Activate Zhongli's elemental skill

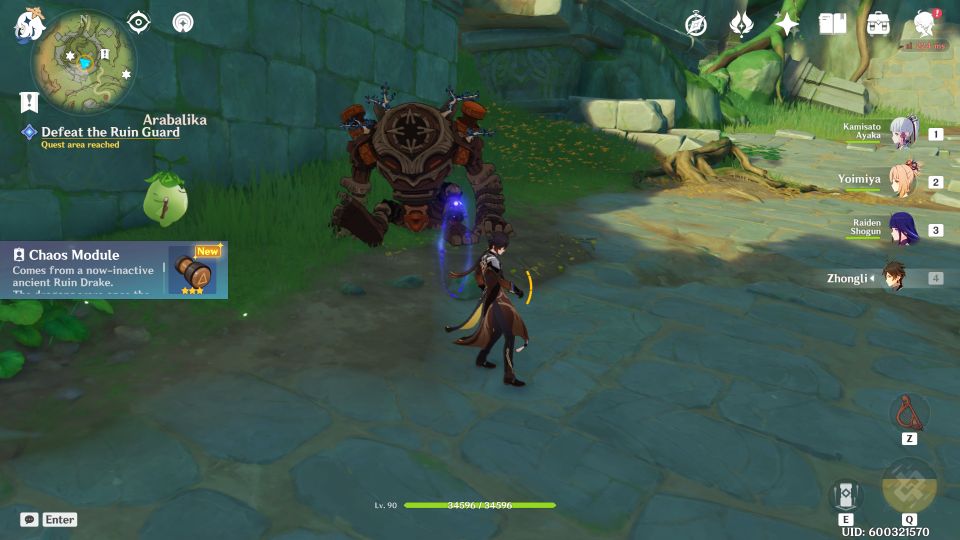pos(845,496)
